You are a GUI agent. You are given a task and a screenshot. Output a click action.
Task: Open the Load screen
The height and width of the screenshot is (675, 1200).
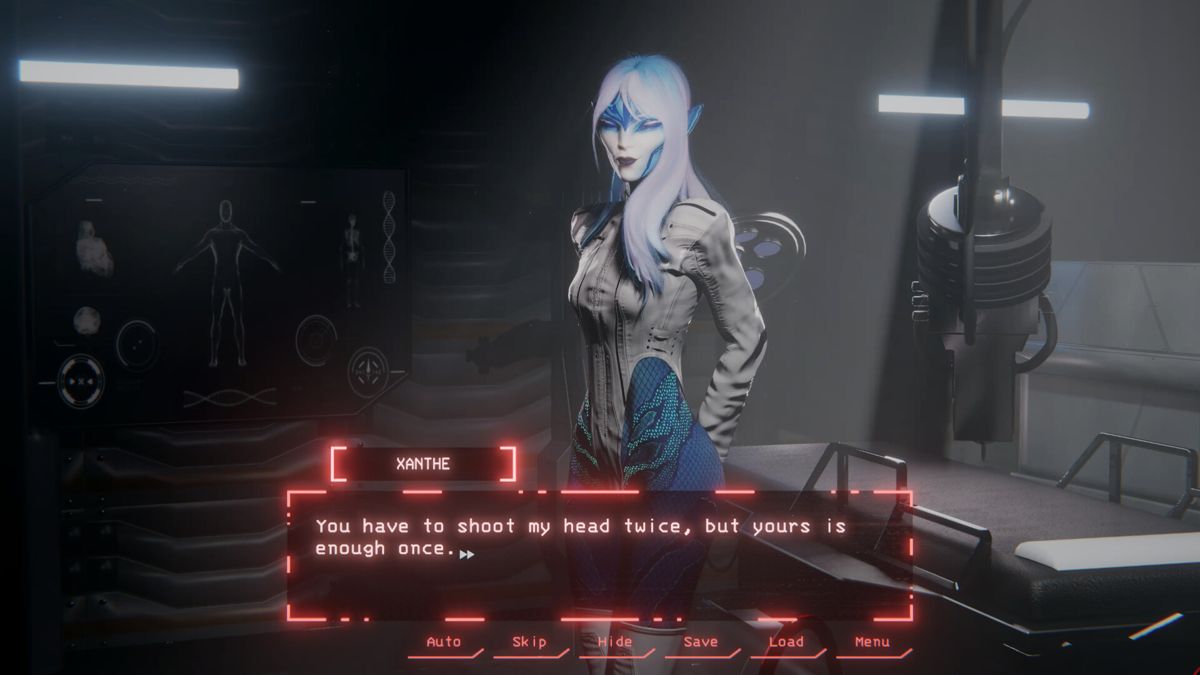point(786,642)
